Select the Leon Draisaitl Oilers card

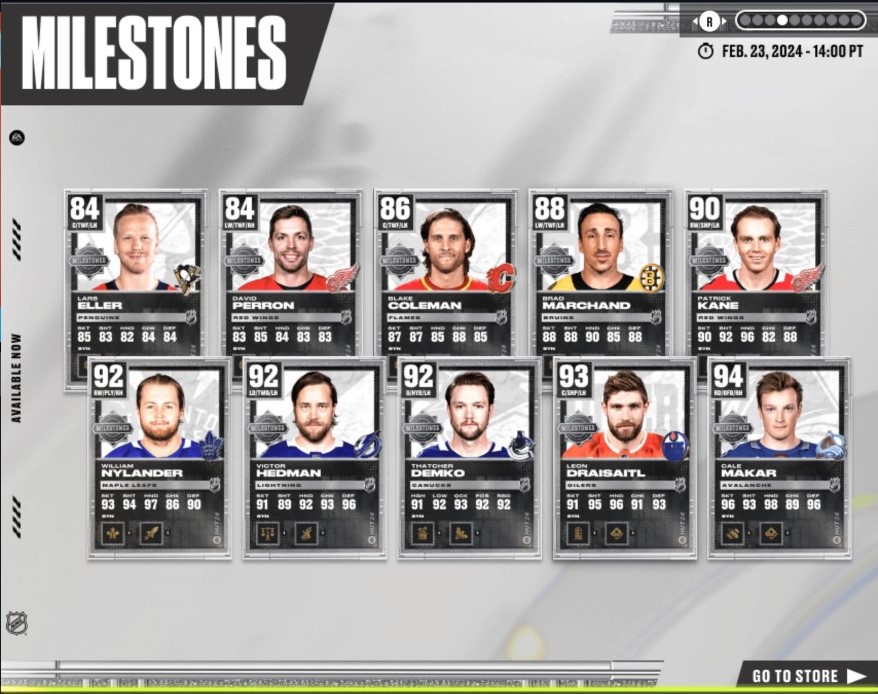click(624, 455)
